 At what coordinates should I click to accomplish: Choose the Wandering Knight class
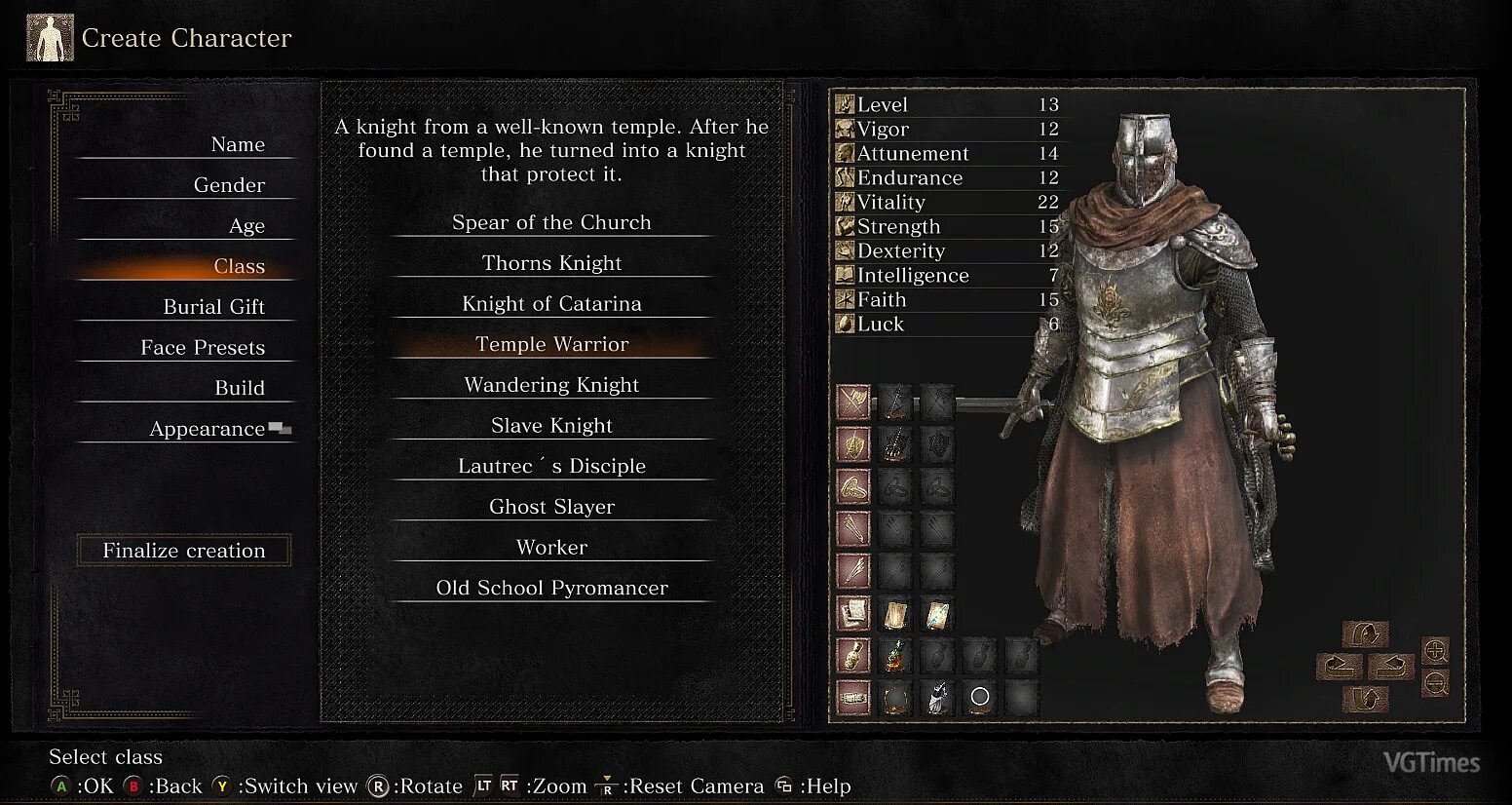[x=551, y=385]
